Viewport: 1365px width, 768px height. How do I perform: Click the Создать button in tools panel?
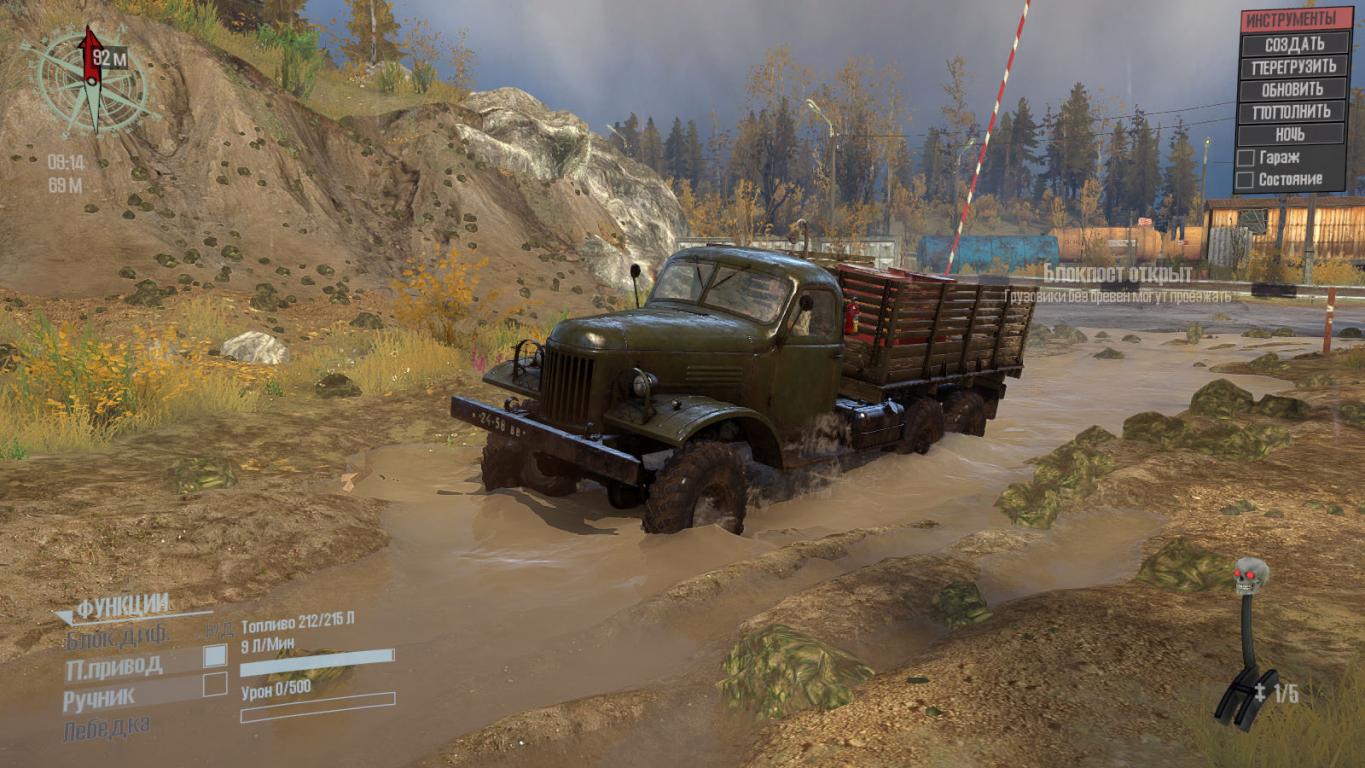coord(1294,44)
